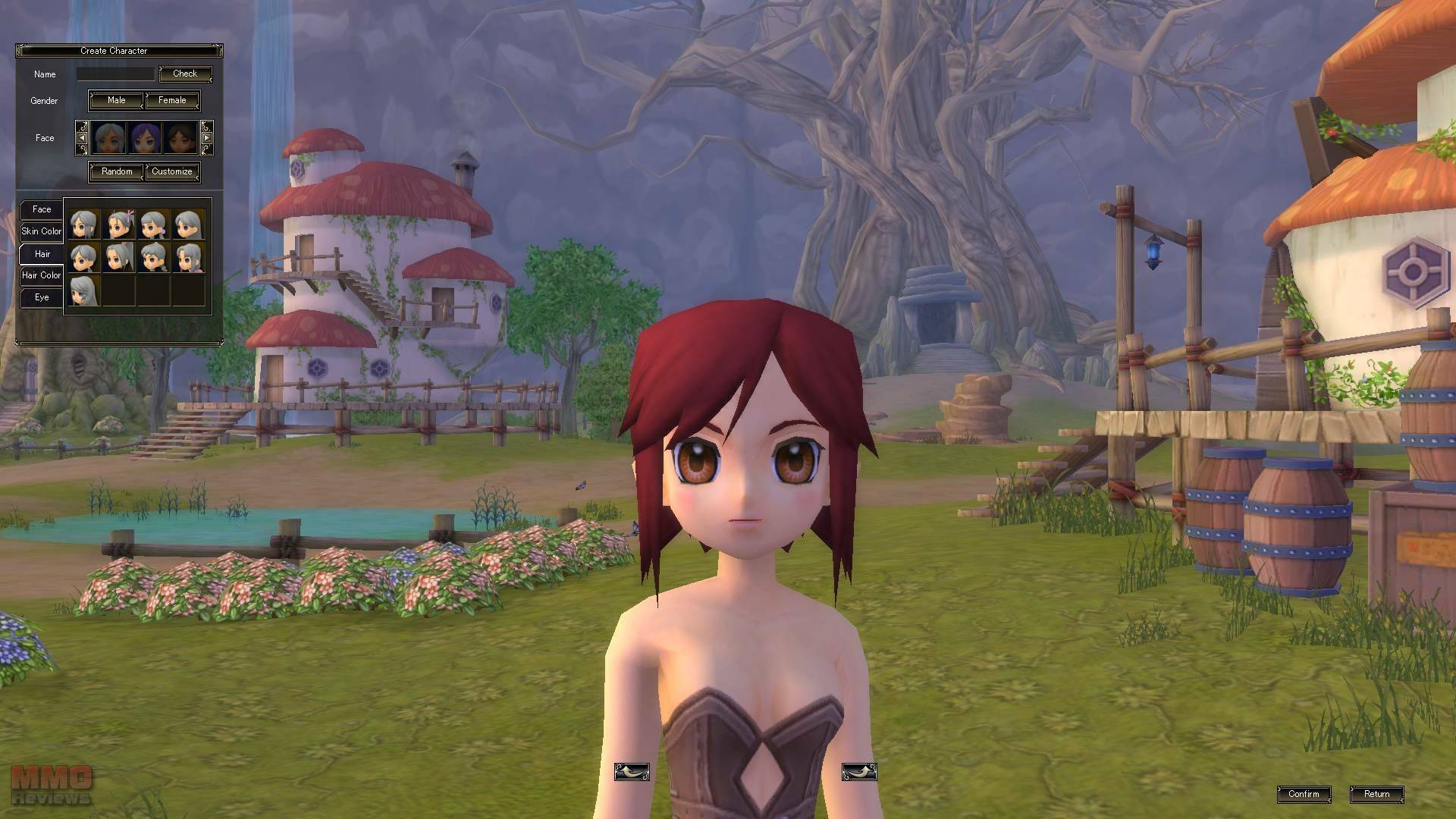
Task: Rotate character with the left arrow button
Action: coord(632,772)
